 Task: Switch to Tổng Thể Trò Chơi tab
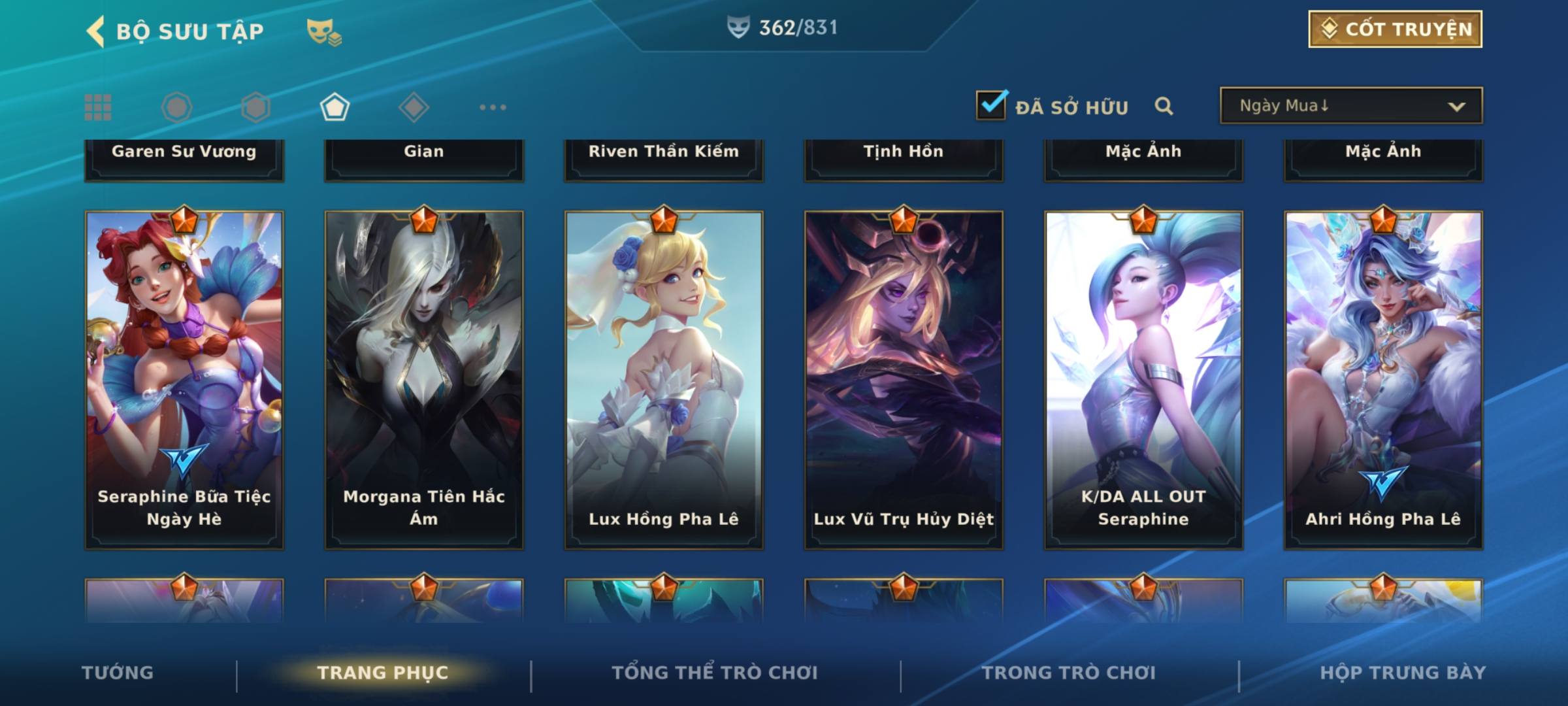coord(715,673)
